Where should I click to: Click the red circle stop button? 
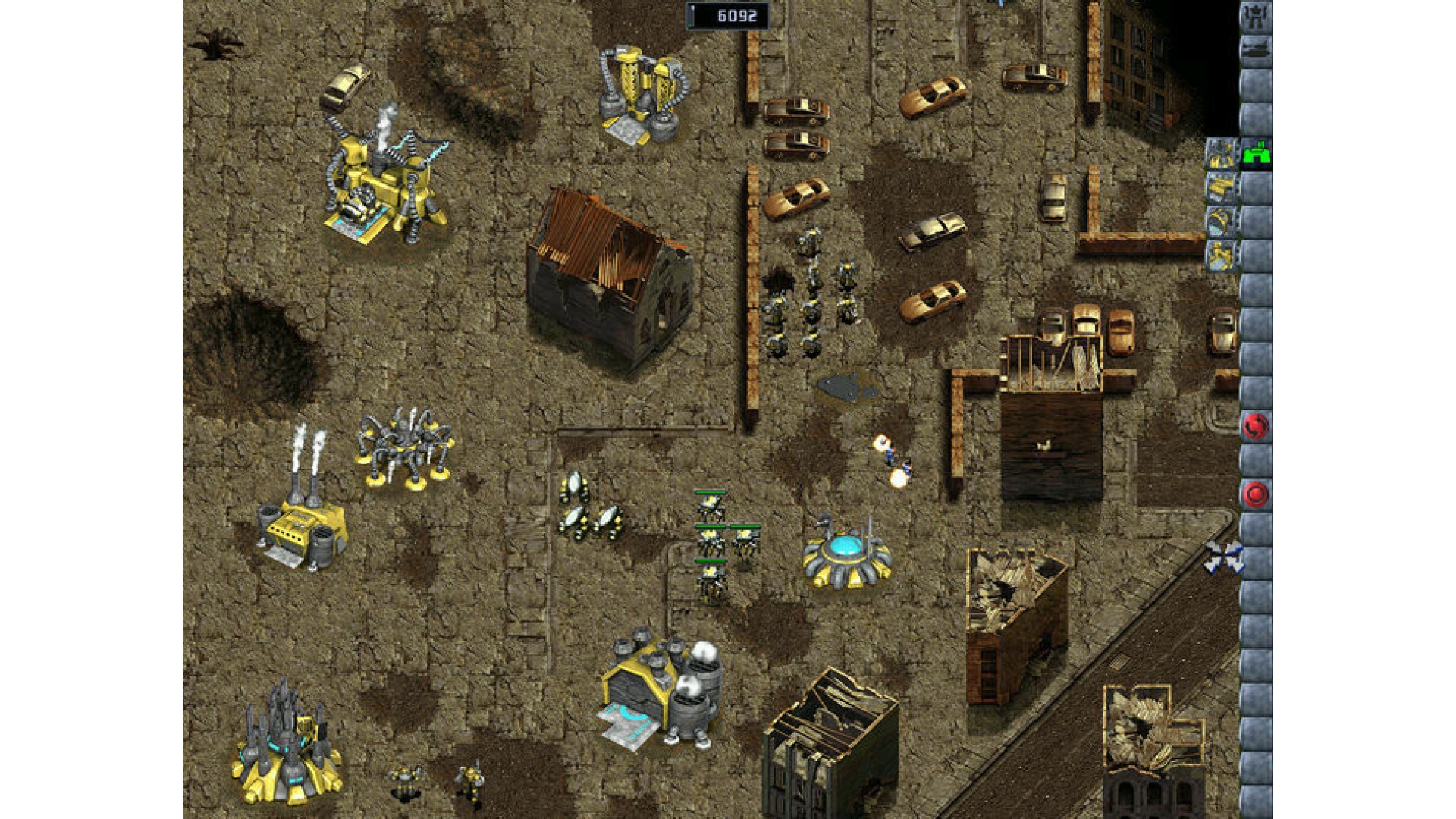1255,494
